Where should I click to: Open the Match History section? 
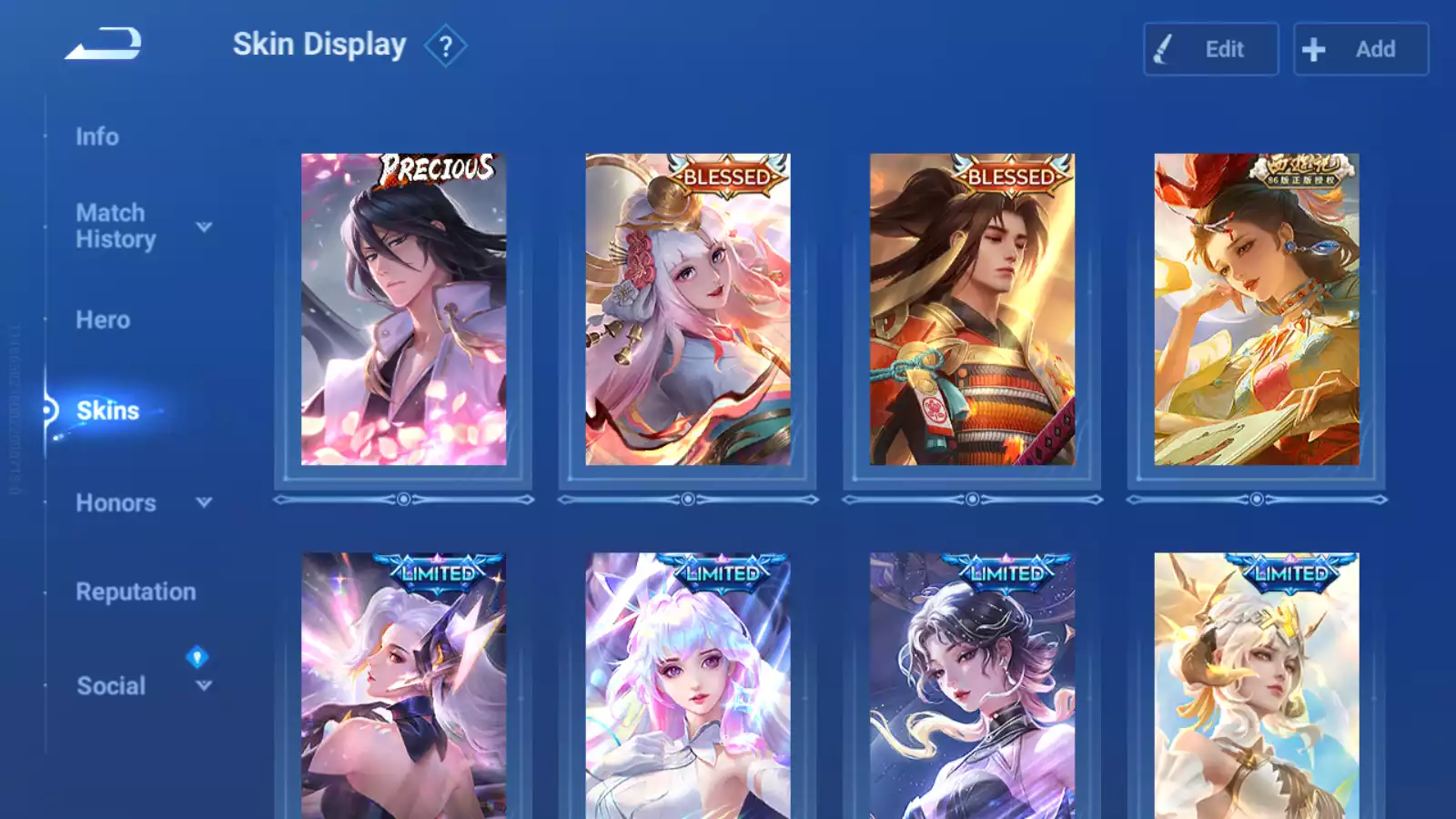(x=116, y=226)
